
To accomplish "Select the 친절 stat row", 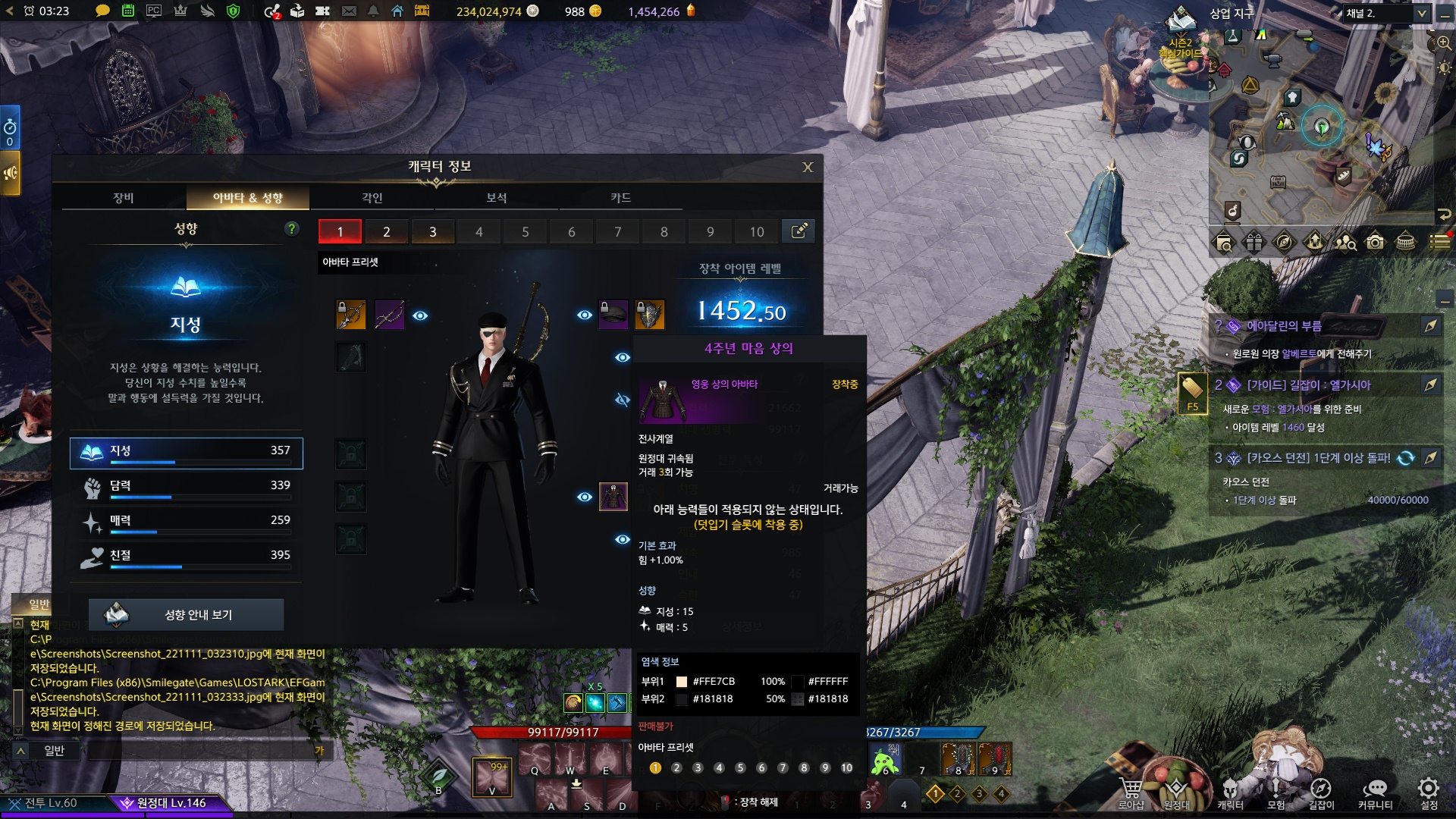I will tap(187, 556).
